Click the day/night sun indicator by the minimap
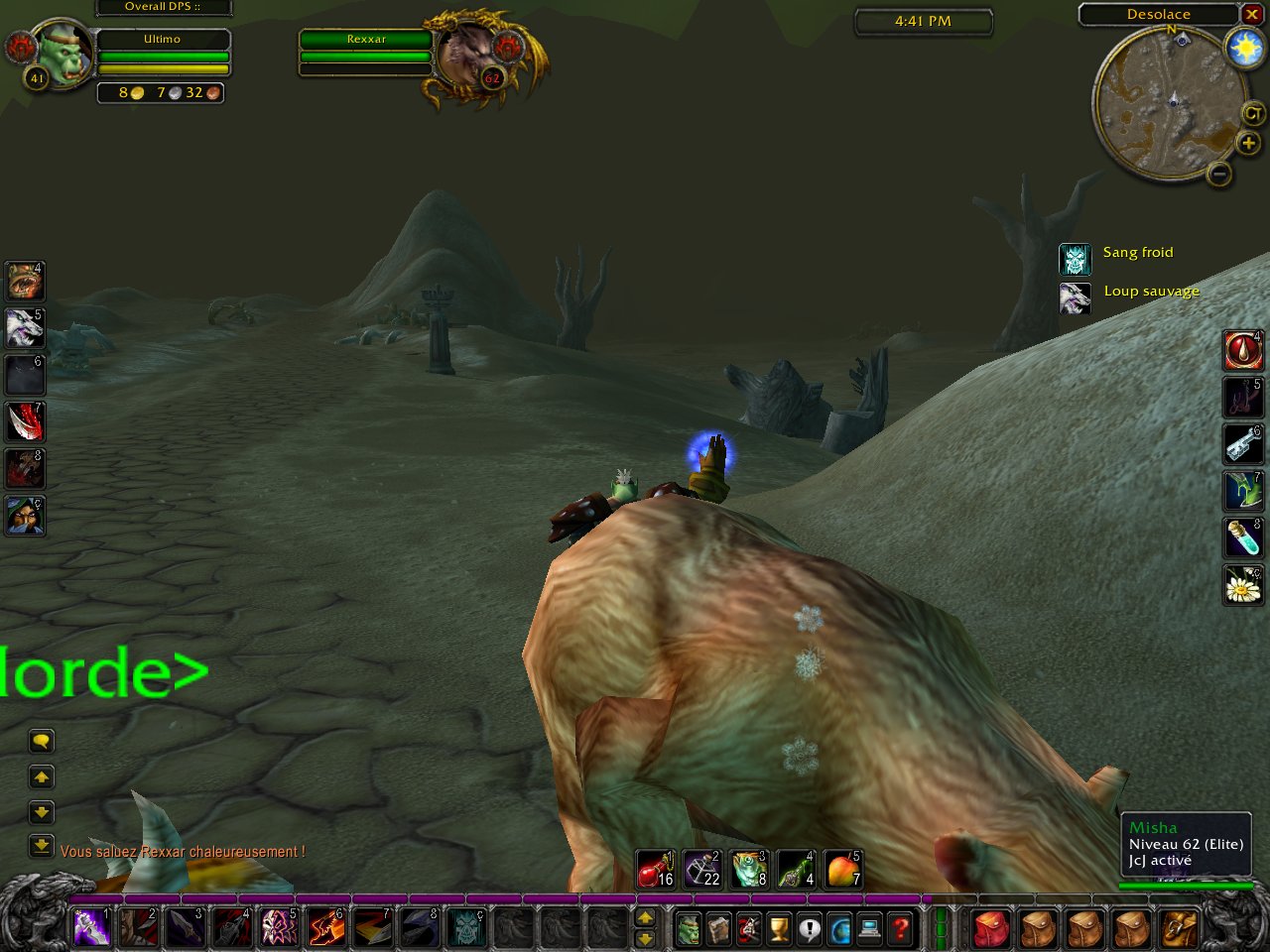Image resolution: width=1270 pixels, height=952 pixels. 1245,49
